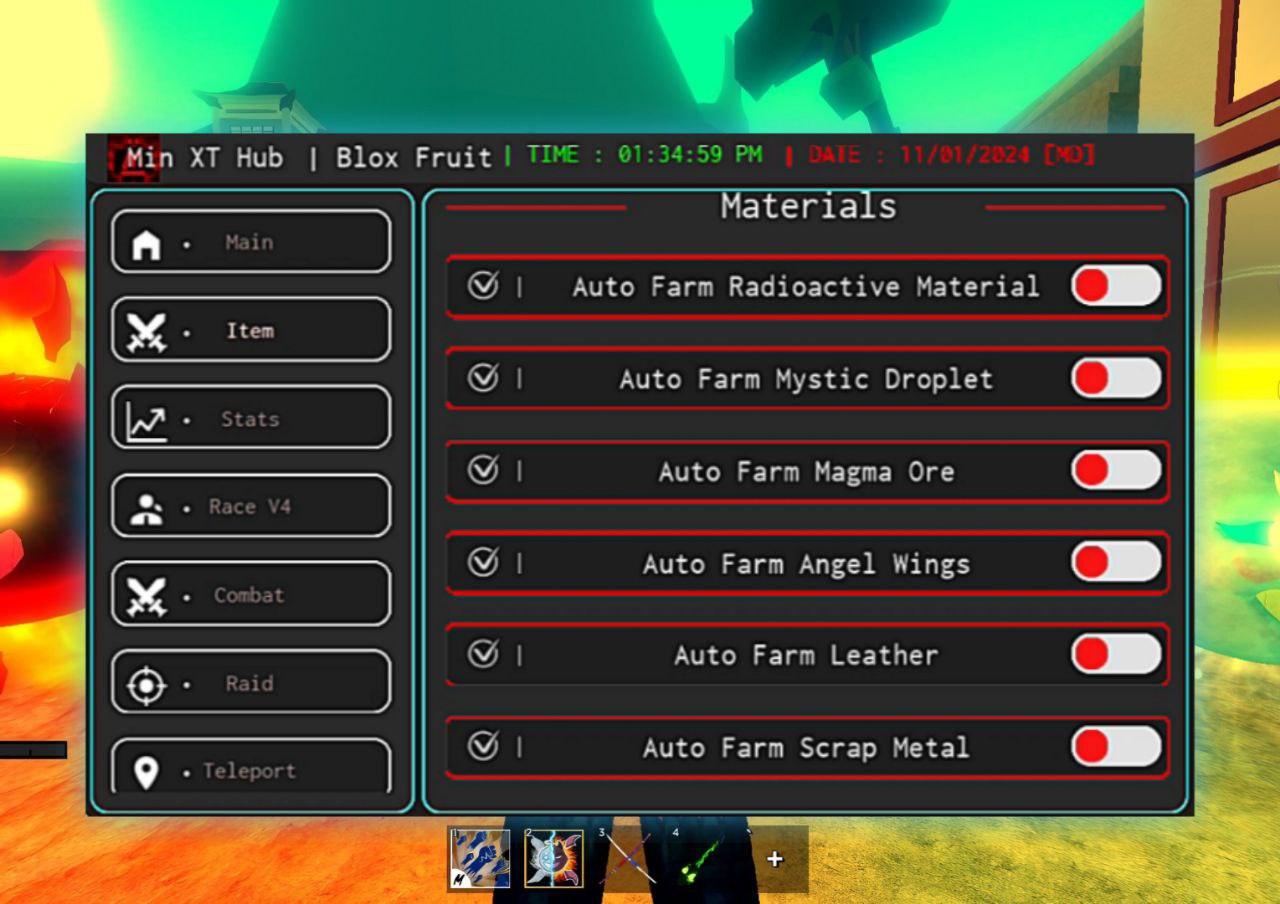Click the plus button on the hotbar
1280x904 pixels.
775,858
